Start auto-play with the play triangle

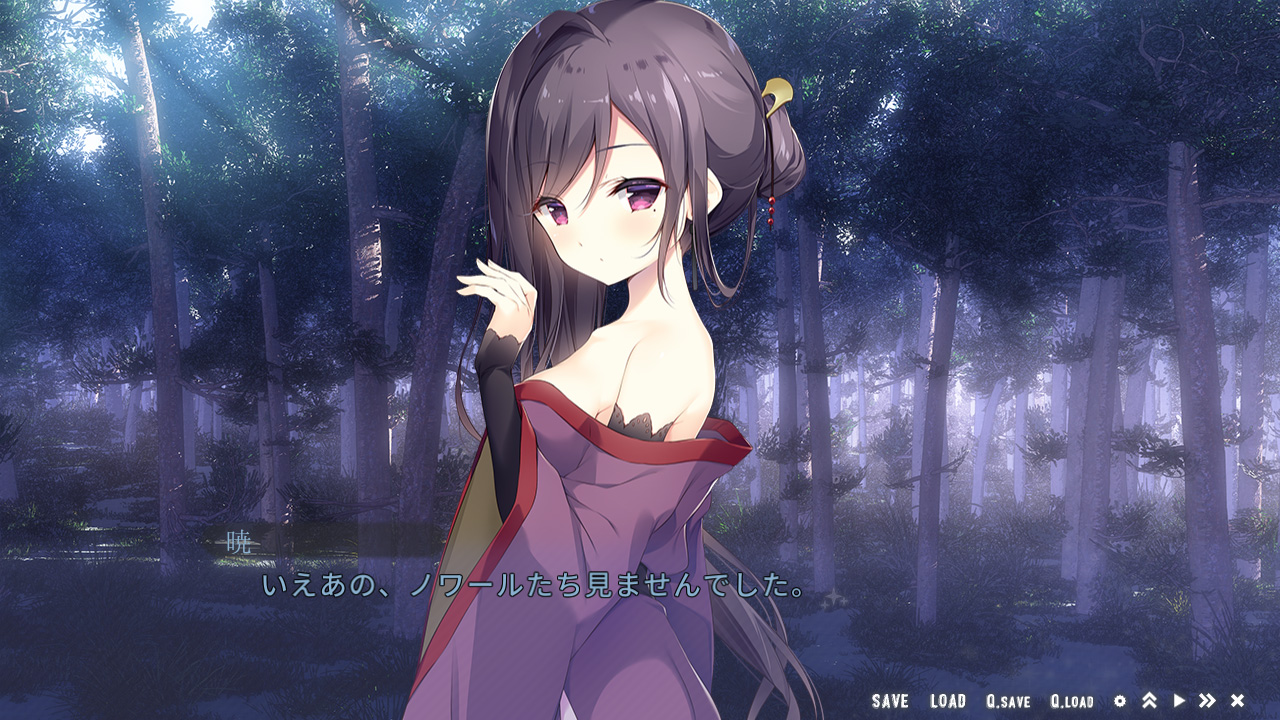[x=1179, y=701]
